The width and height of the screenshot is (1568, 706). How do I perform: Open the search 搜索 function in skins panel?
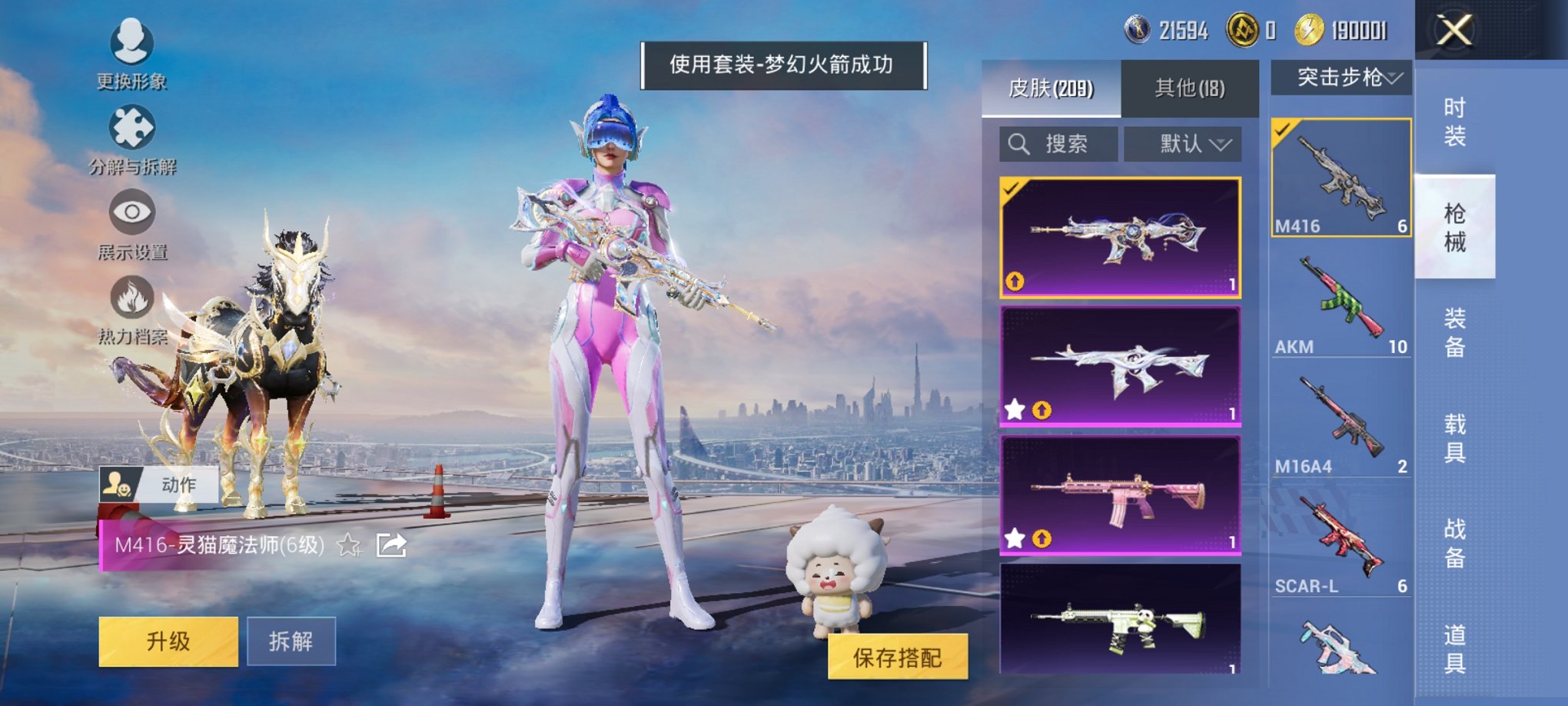pyautogui.click(x=1058, y=144)
